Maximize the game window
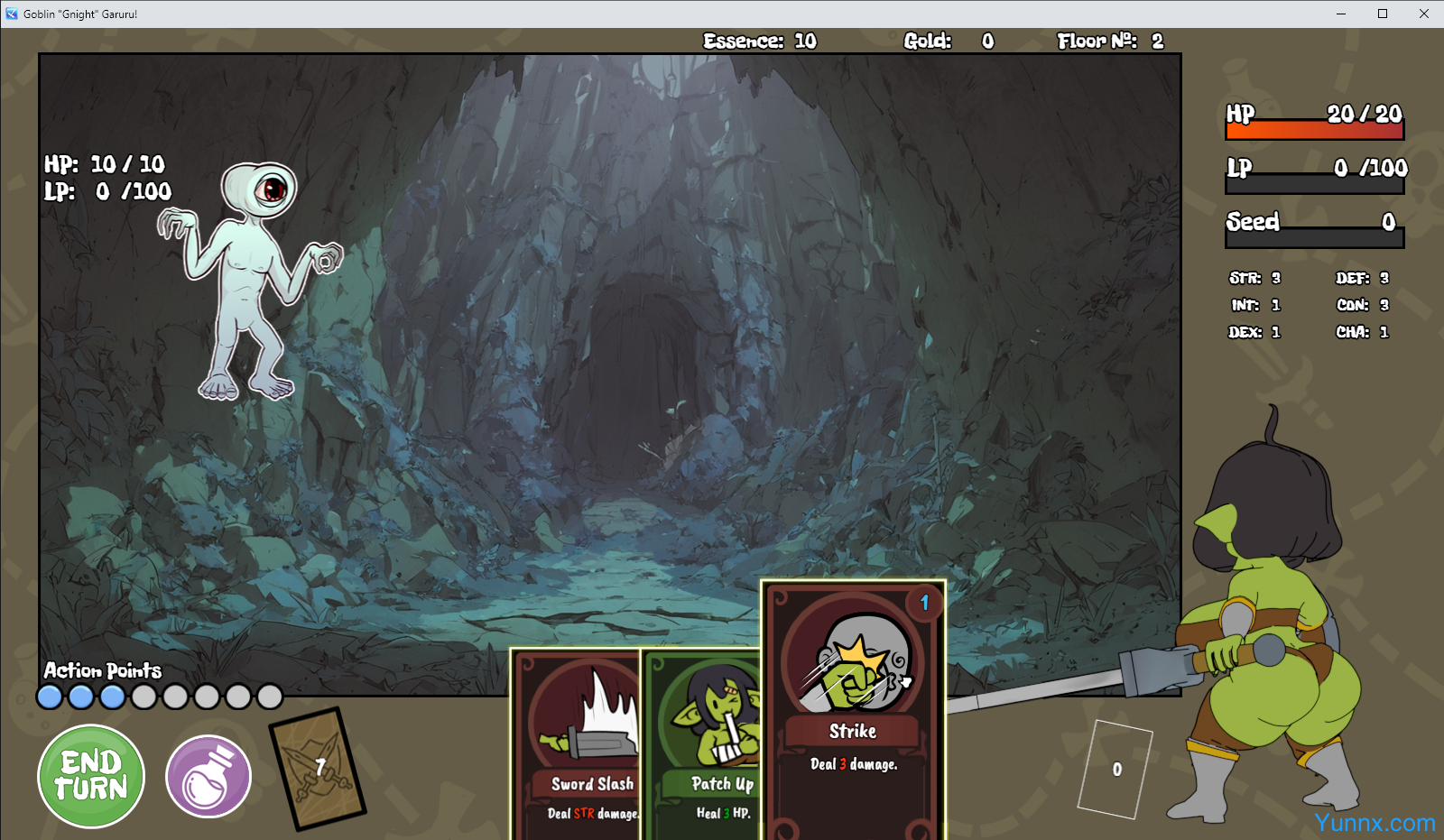This screenshot has height=840, width=1444. click(x=1382, y=14)
